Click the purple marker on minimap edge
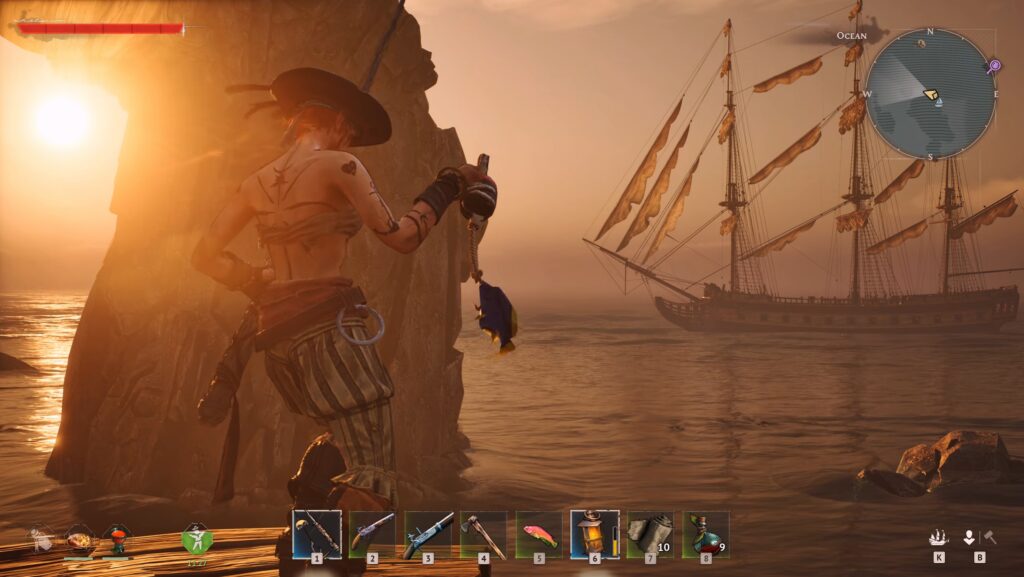 (993, 67)
